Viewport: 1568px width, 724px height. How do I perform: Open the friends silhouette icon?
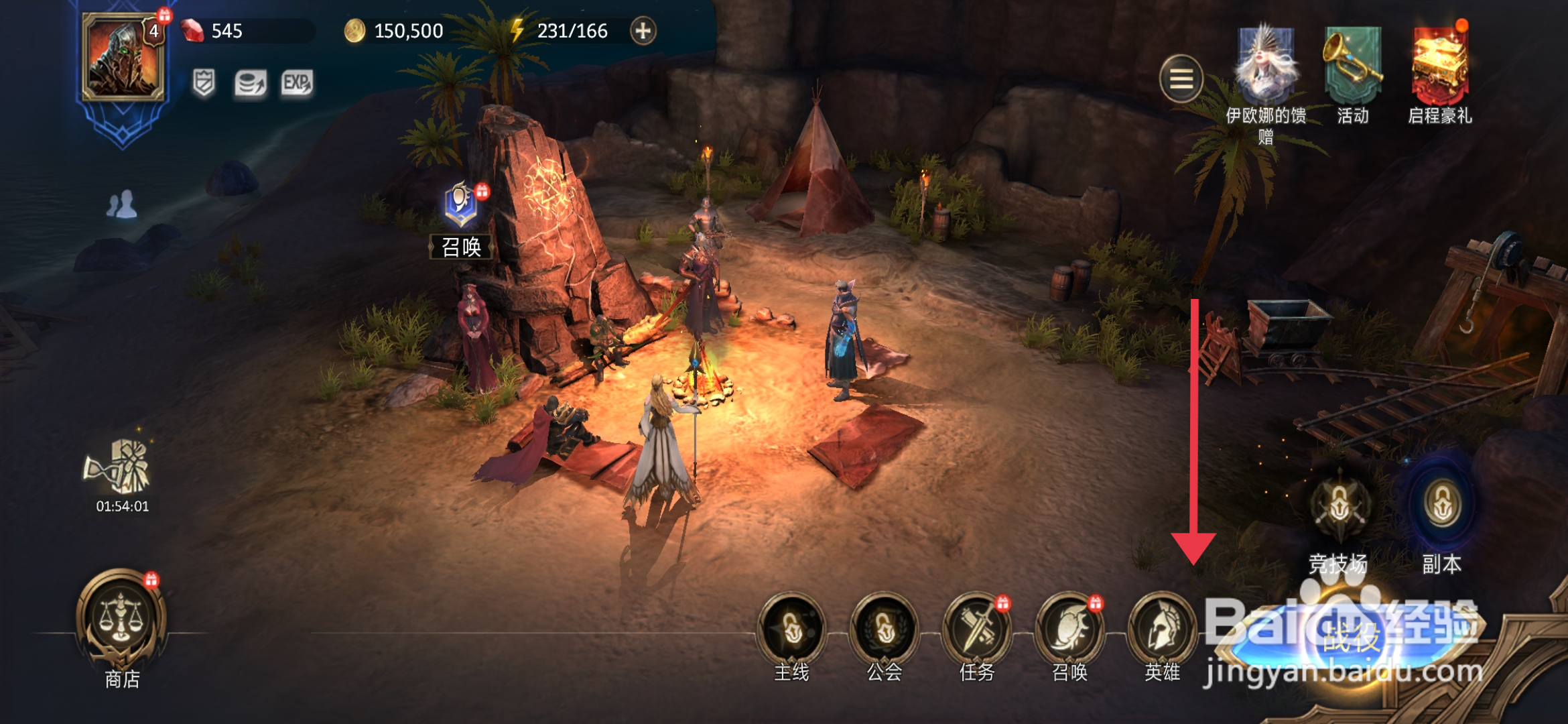pyautogui.click(x=121, y=204)
